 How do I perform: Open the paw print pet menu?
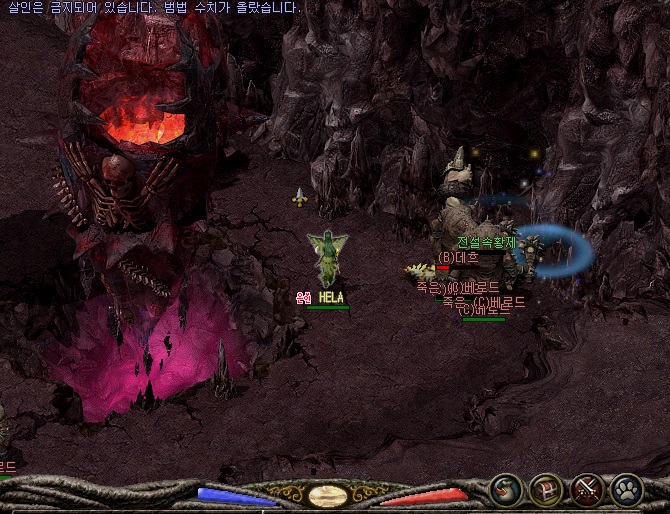(626, 489)
